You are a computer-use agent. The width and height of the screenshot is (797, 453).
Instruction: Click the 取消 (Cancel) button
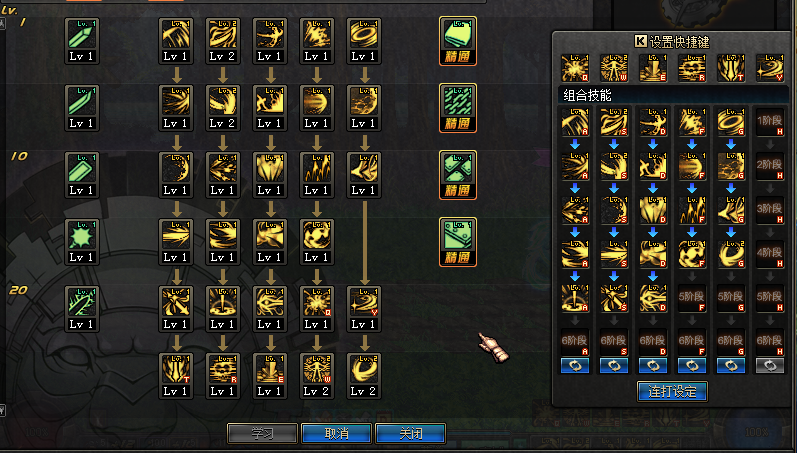336,433
